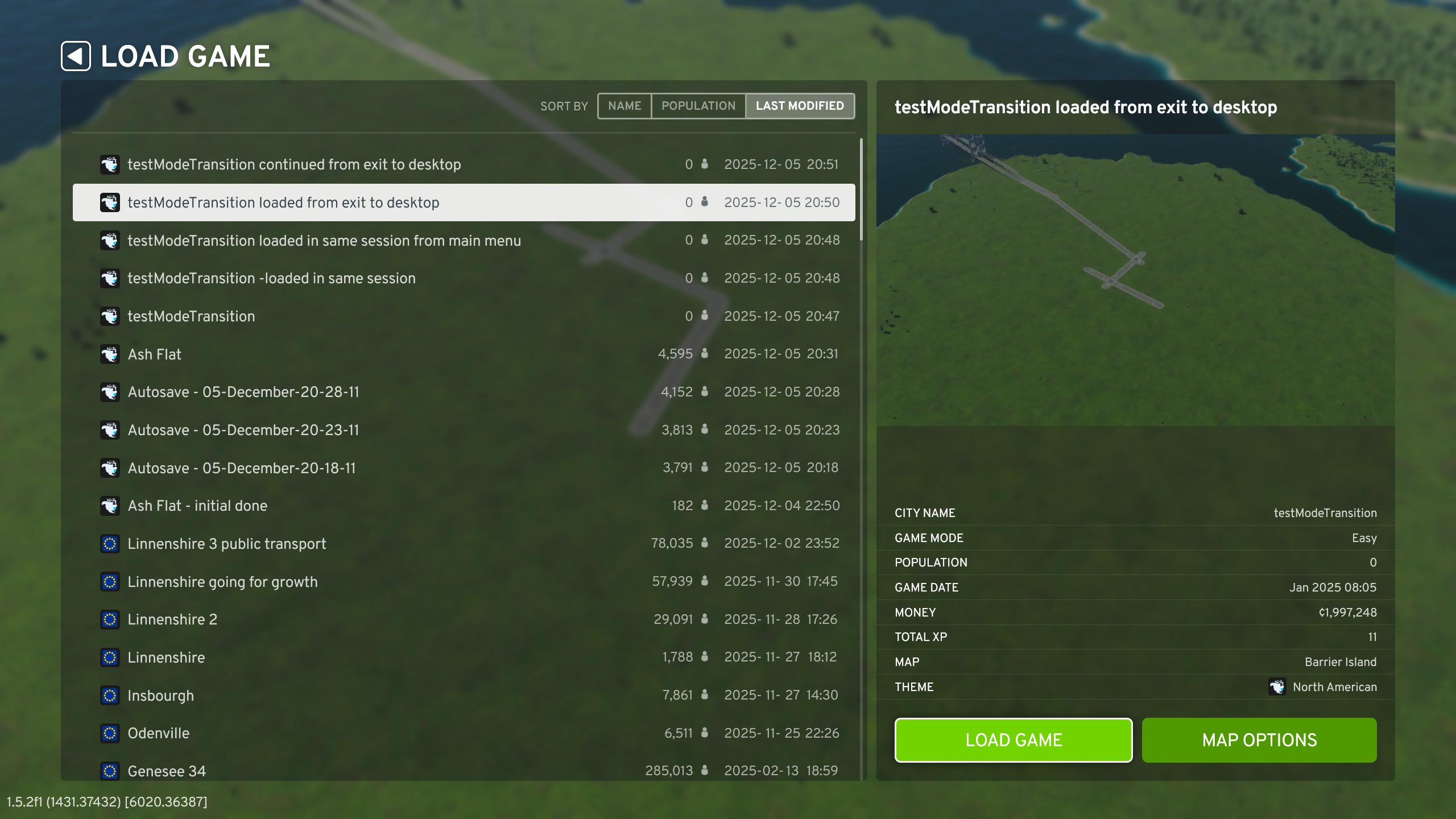Click the Barrier Island map preview image

coord(1135,279)
